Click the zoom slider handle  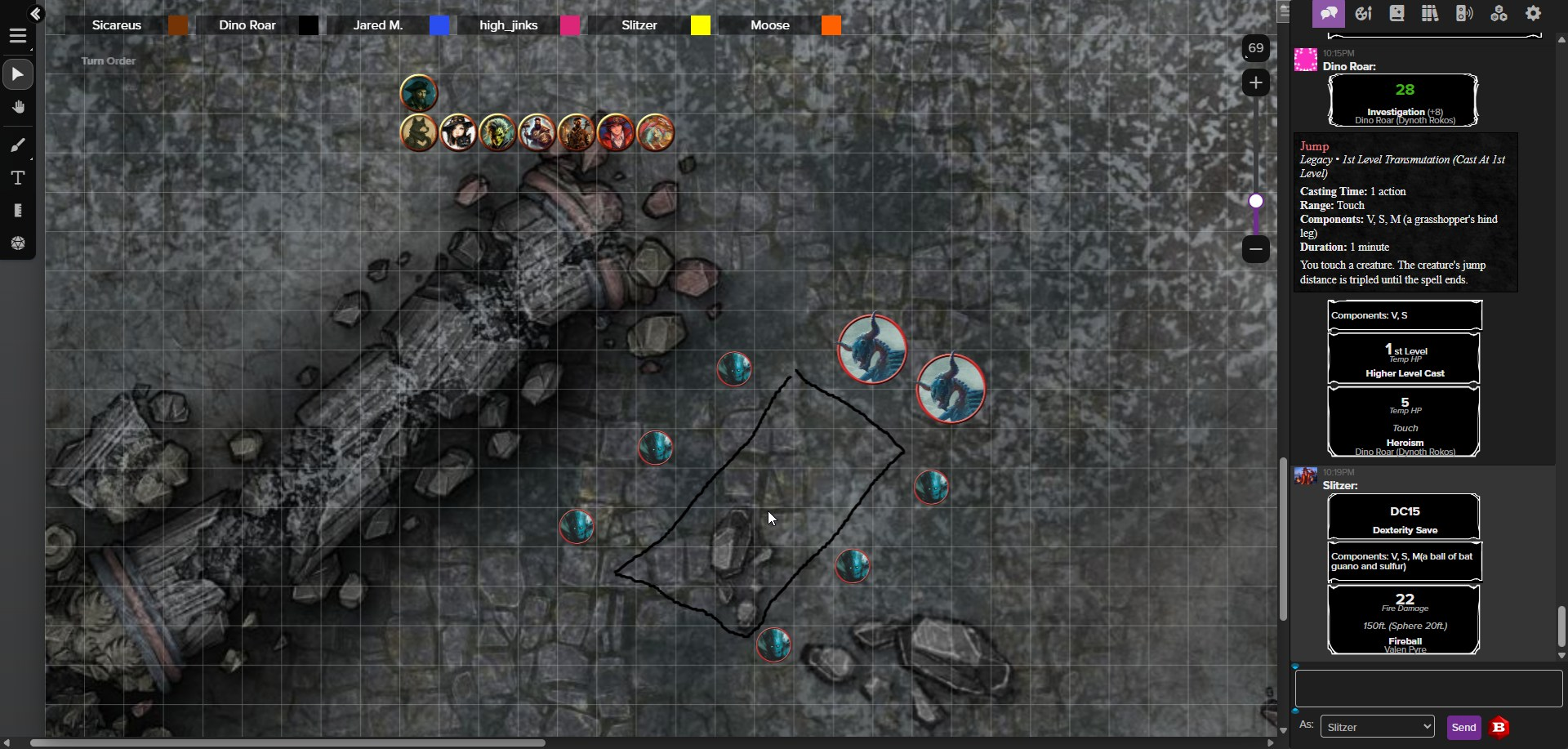[x=1256, y=201]
